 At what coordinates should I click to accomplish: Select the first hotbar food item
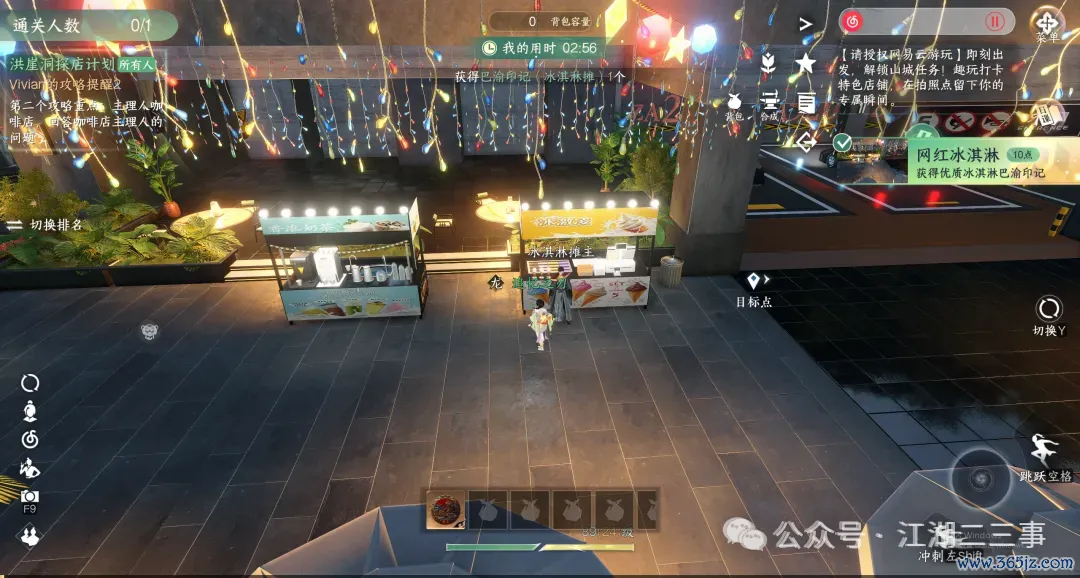pyautogui.click(x=443, y=510)
